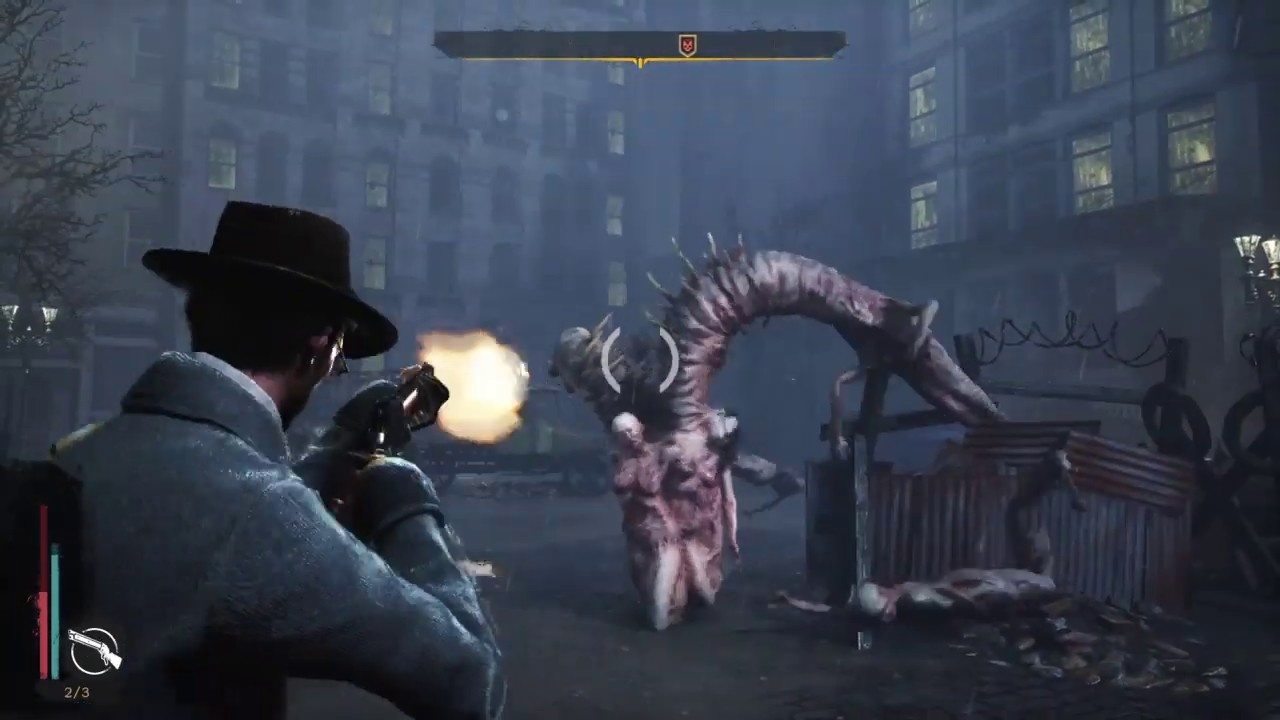This screenshot has width=1280, height=720.
Task: Click the red marker on the compass bar
Action: [x=687, y=45]
